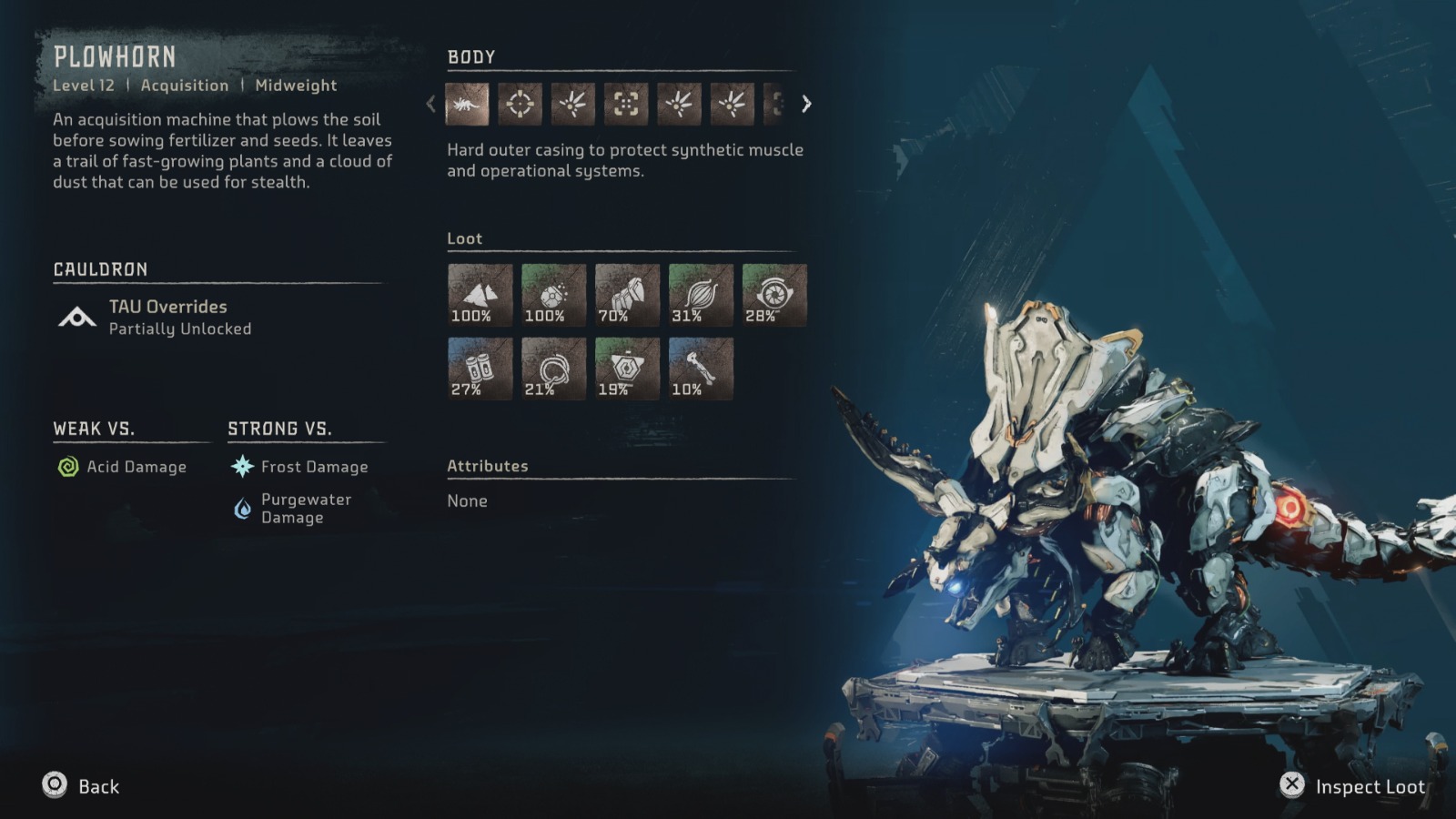Choose the crosshair component icon
The image size is (1456, 819).
point(520,105)
